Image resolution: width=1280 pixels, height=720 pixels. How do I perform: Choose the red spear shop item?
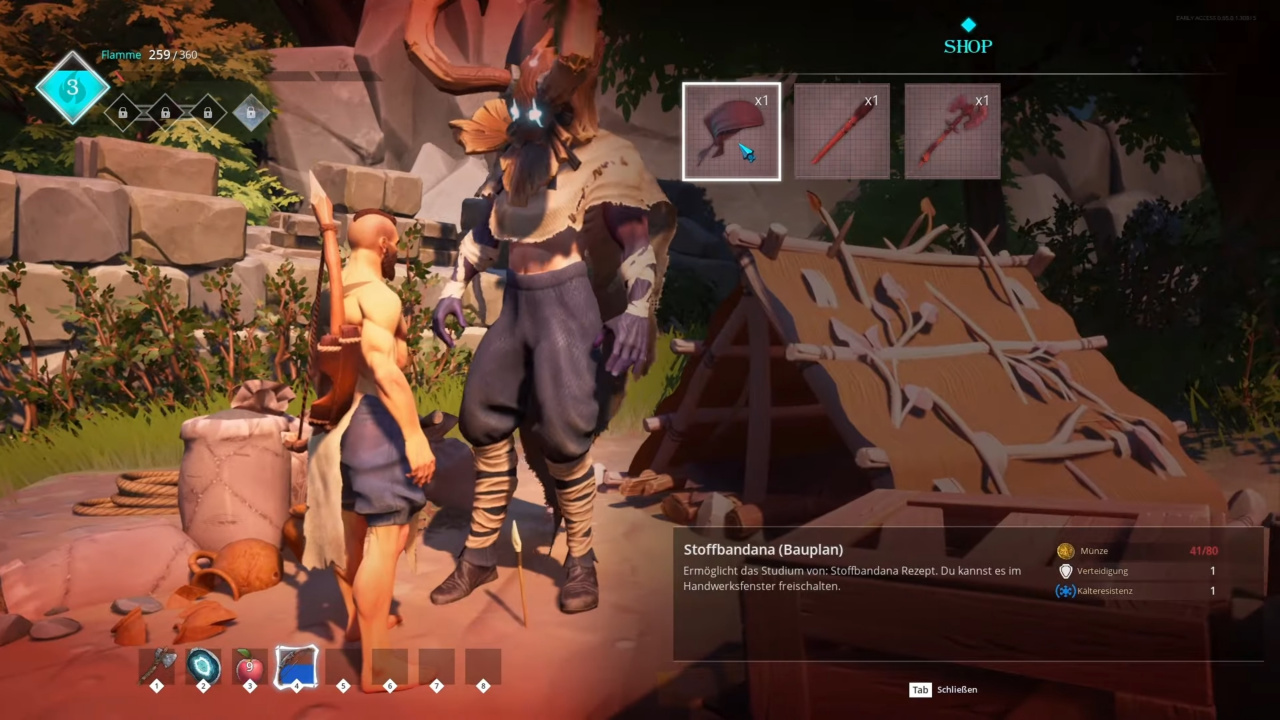pos(842,131)
